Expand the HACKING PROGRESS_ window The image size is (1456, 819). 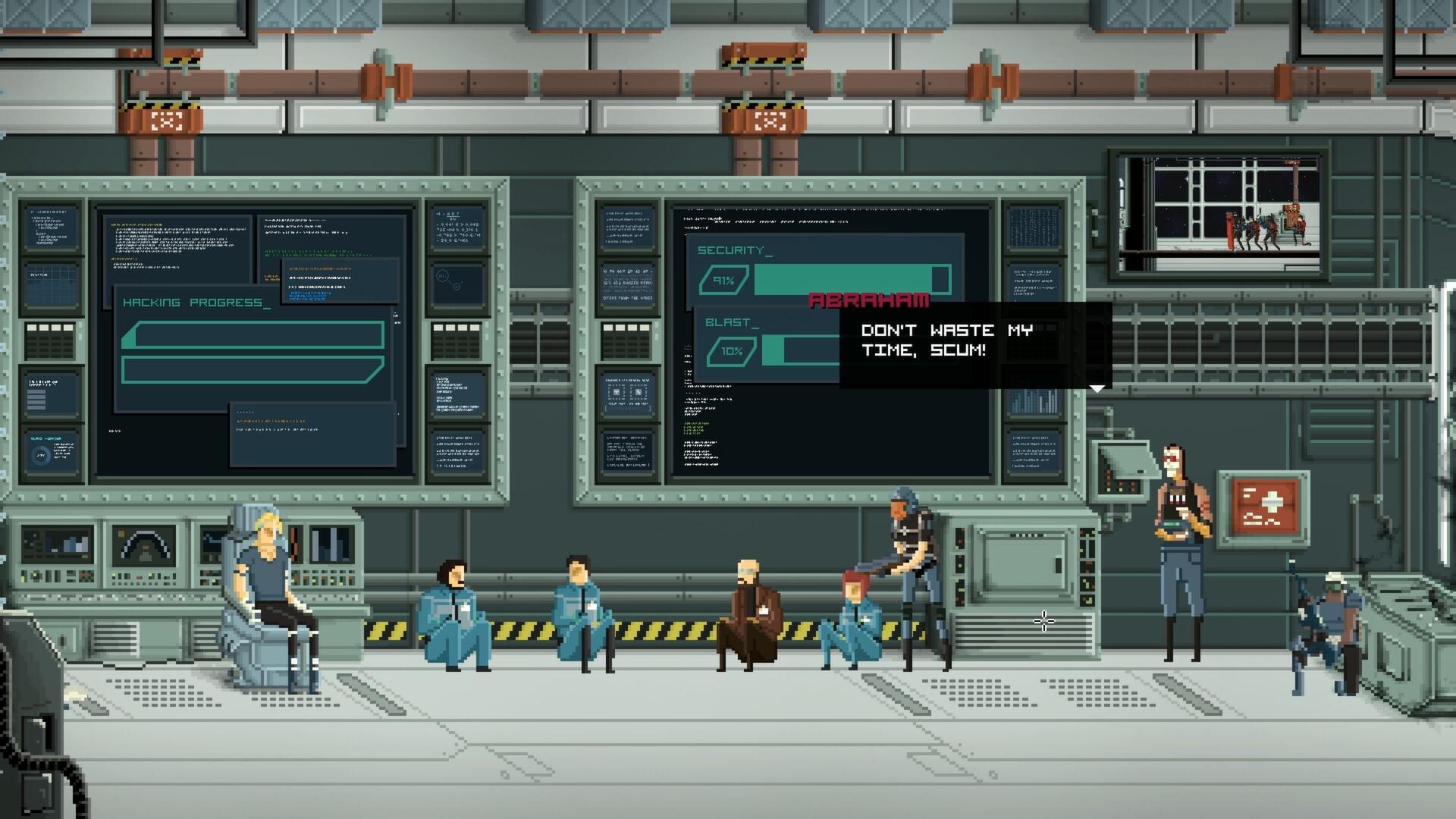tap(193, 302)
